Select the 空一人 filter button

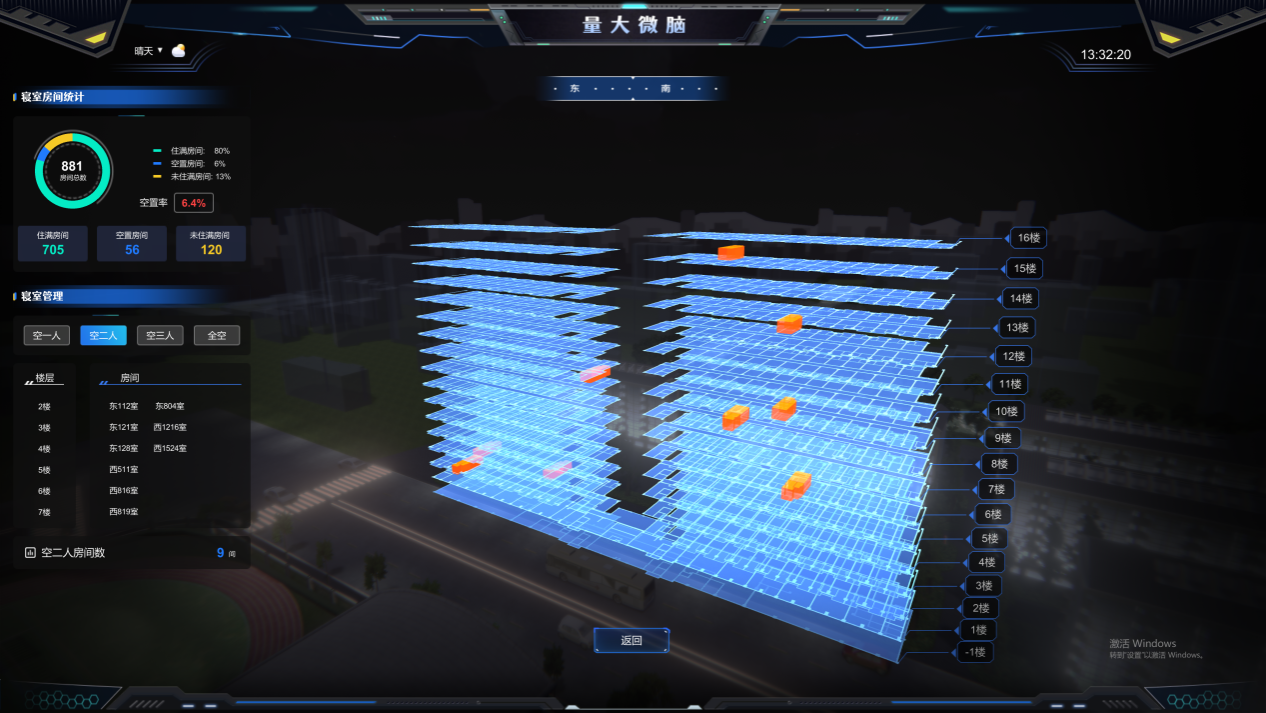click(47, 336)
